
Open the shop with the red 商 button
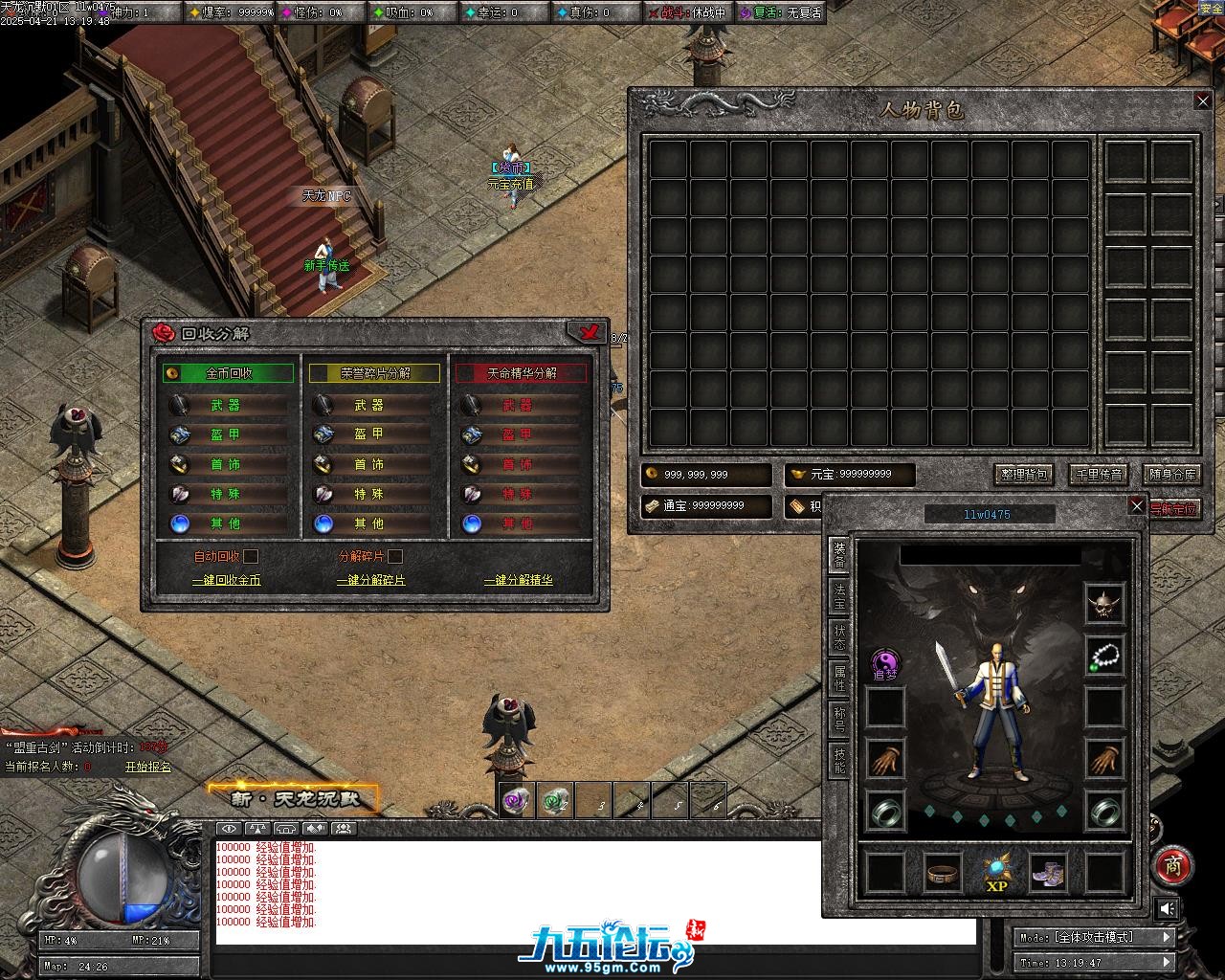point(1172,865)
